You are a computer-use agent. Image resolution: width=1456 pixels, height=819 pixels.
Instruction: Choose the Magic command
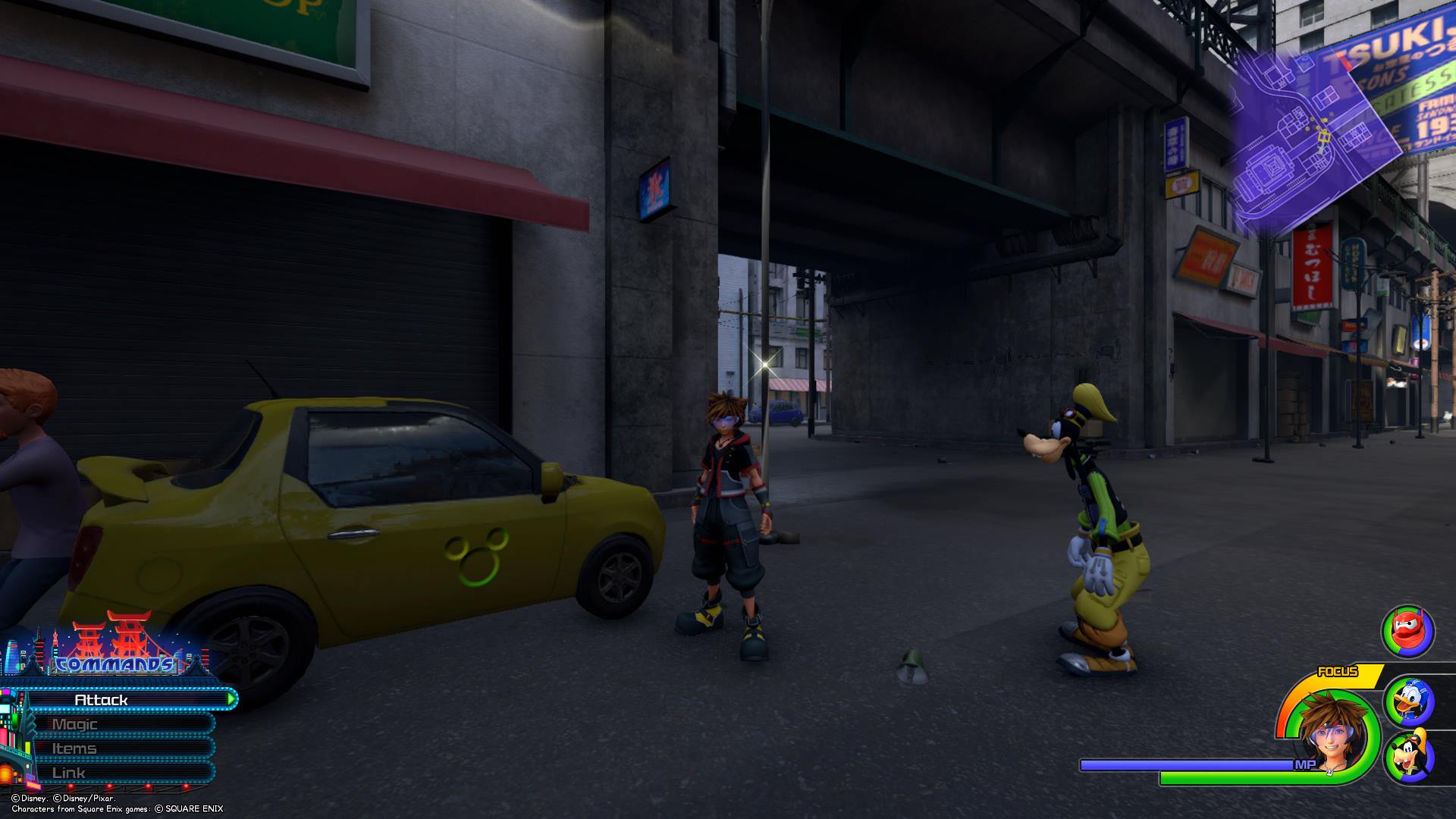(114, 724)
